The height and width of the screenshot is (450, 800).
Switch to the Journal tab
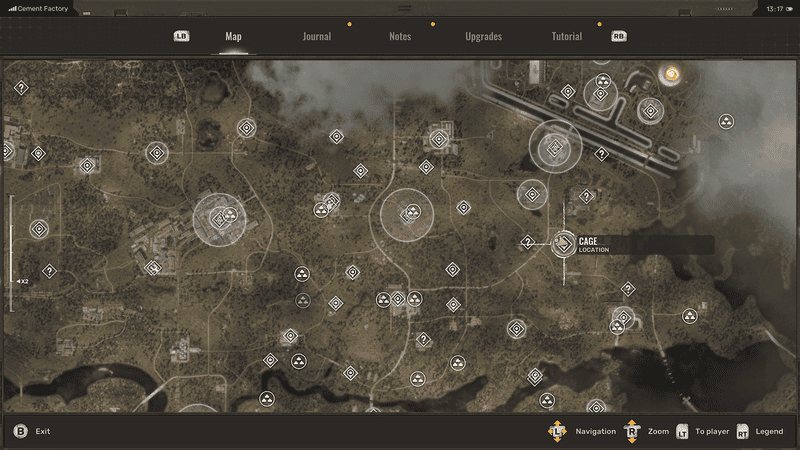coord(317,37)
